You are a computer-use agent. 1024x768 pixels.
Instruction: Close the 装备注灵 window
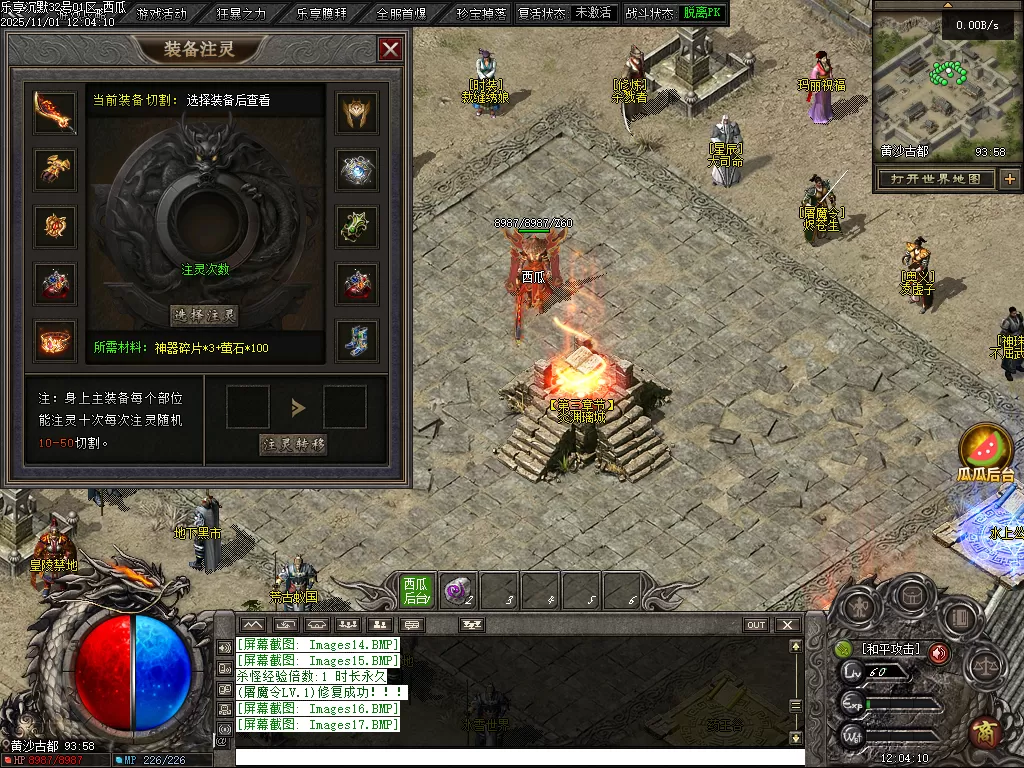390,49
